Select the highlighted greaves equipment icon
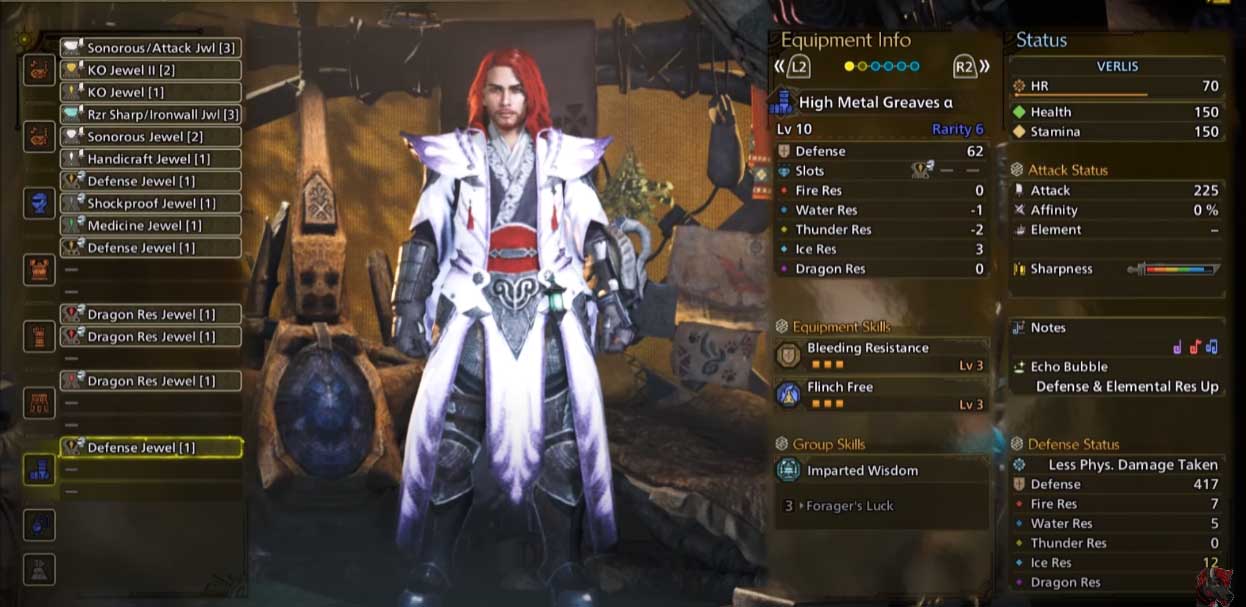Viewport: 1246px width, 607px height. tap(39, 470)
